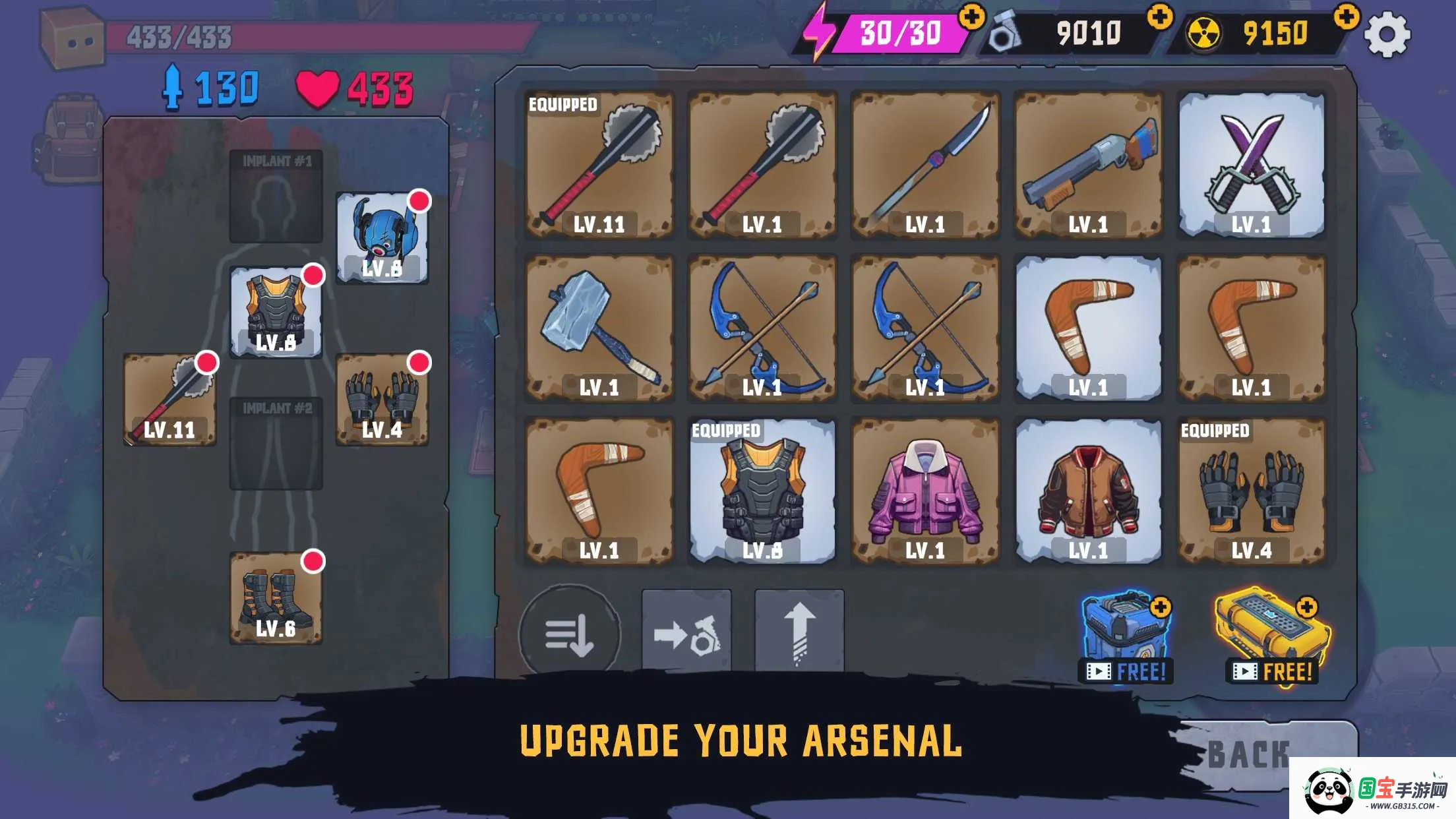The image size is (1456, 819).
Task: Add more energy with the plus button
Action: [971, 16]
